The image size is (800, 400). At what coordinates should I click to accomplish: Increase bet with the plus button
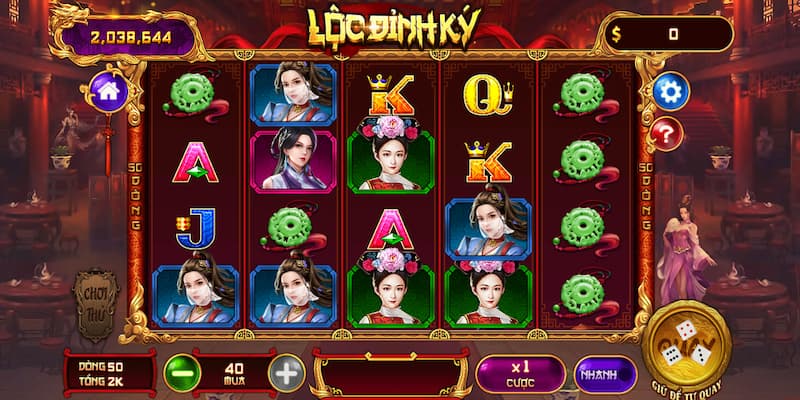[x=286, y=373]
